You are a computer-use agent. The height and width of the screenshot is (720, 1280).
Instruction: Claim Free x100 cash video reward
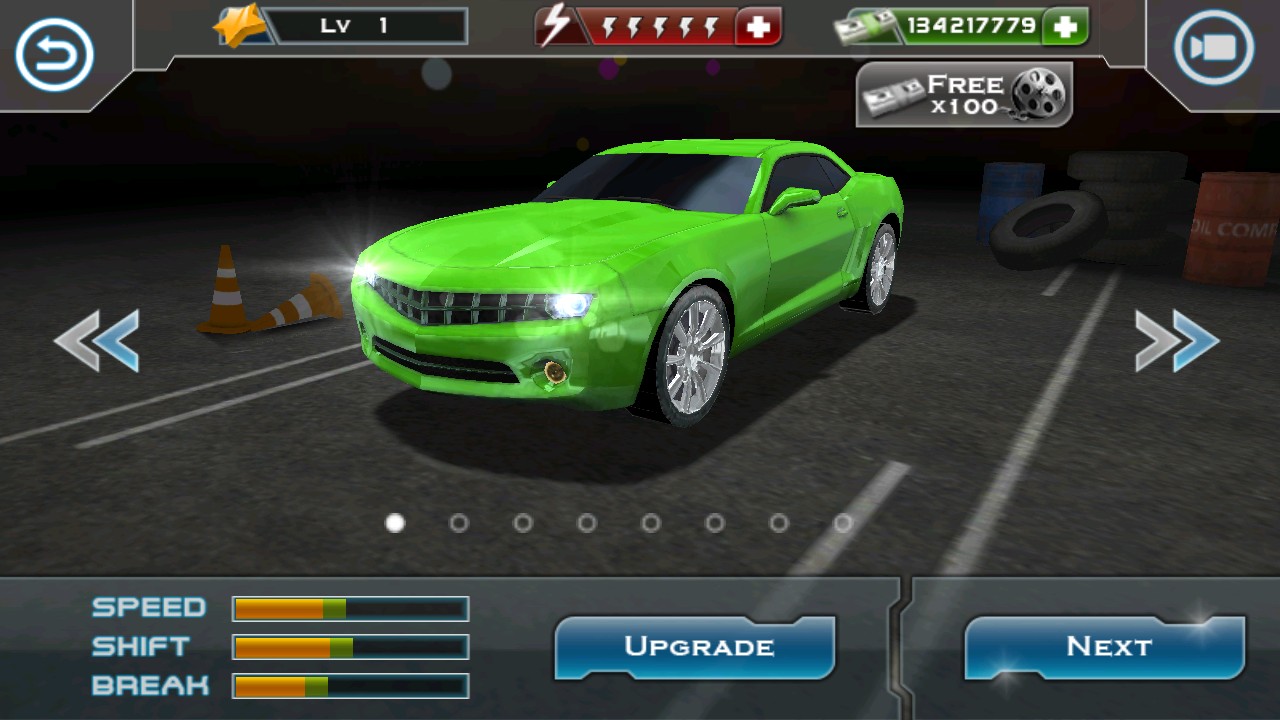(x=964, y=95)
